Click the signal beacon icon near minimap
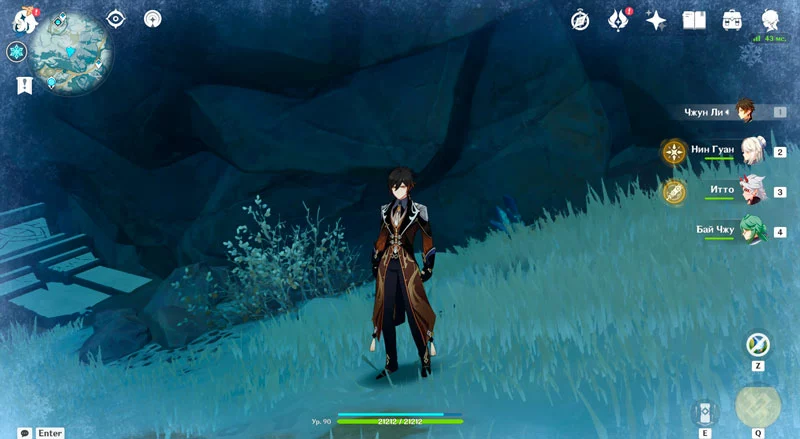This screenshot has height=439, width=800. coord(152,19)
